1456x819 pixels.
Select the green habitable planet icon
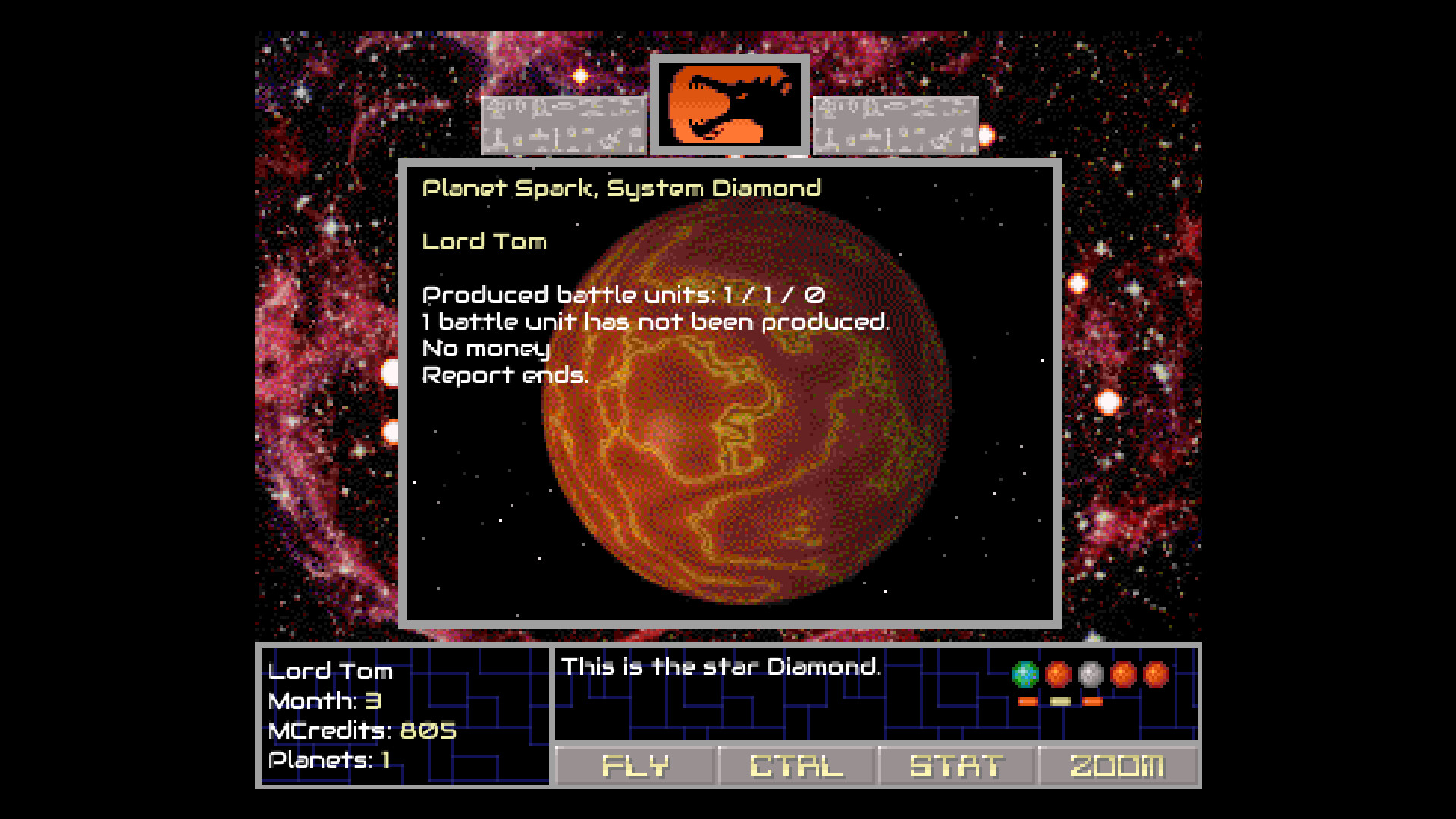coord(1025,674)
